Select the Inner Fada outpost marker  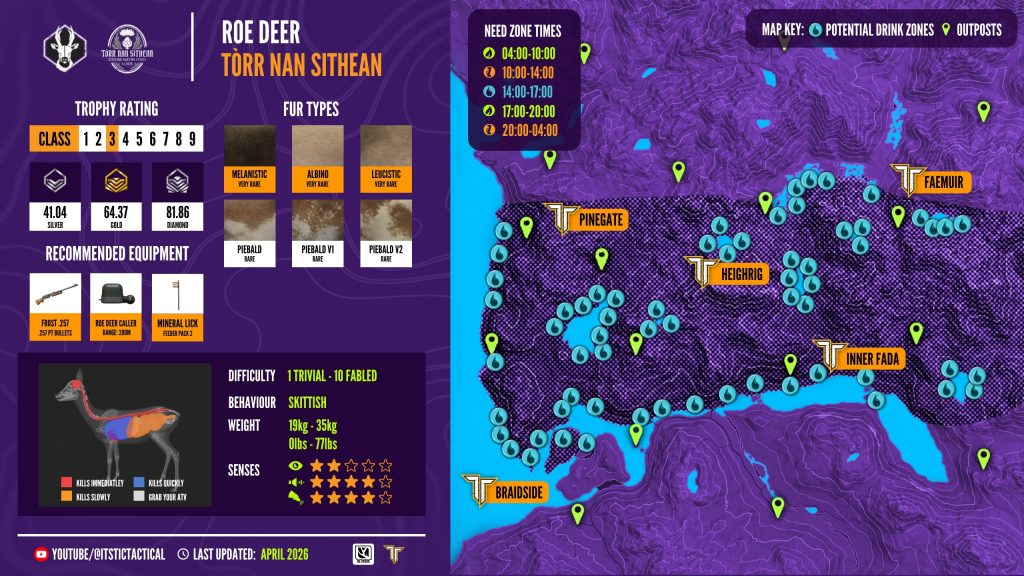(x=858, y=357)
